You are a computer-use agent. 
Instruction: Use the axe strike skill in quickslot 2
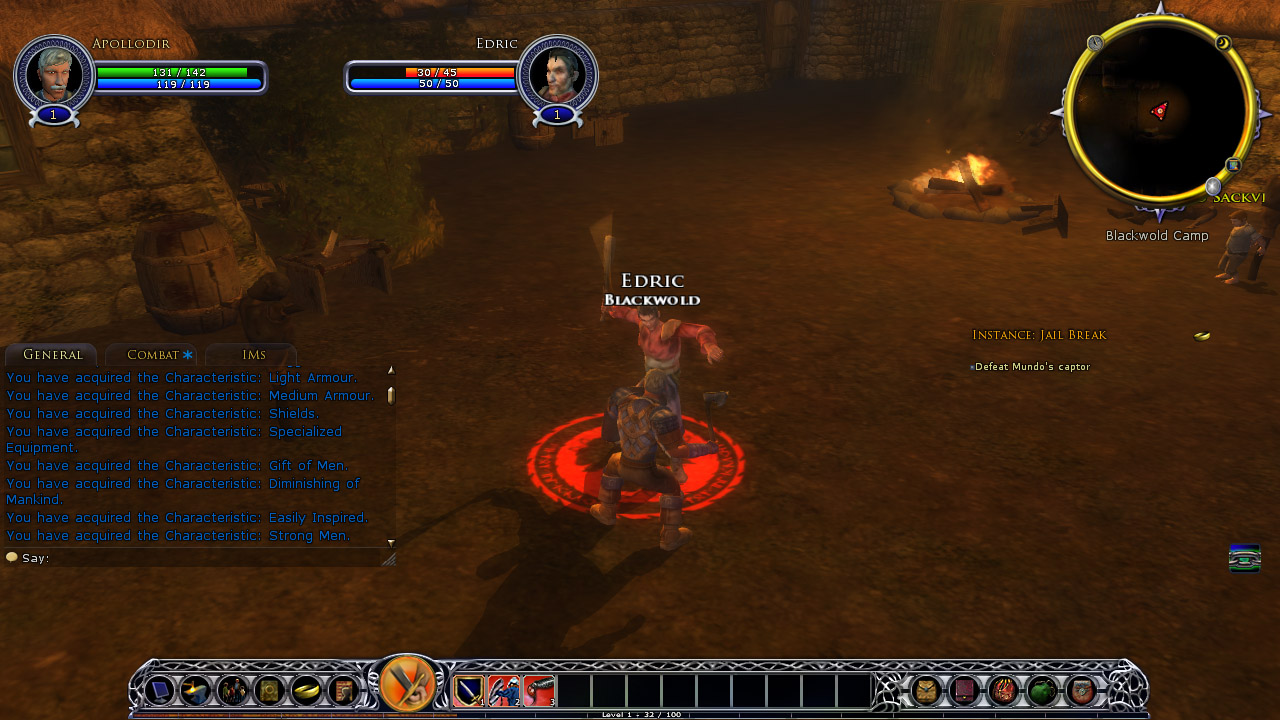[504, 691]
